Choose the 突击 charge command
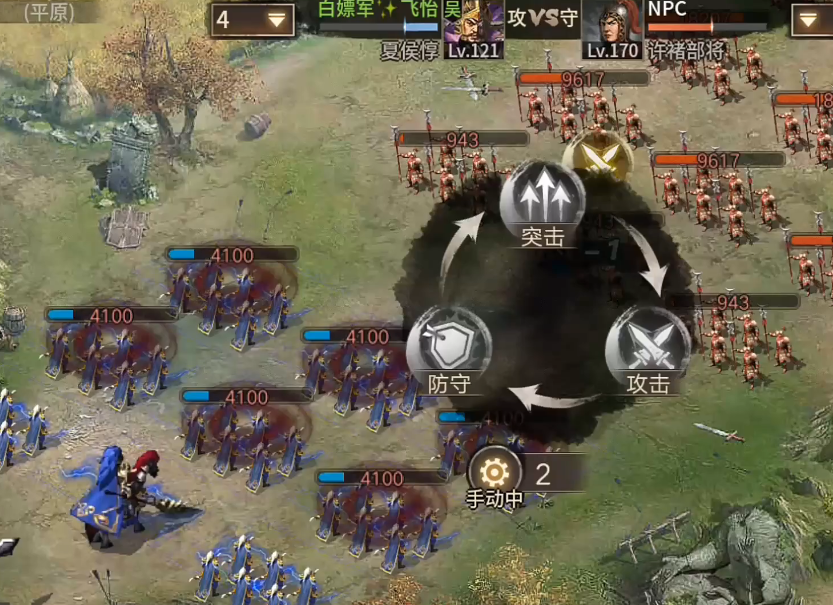 pyautogui.click(x=542, y=200)
